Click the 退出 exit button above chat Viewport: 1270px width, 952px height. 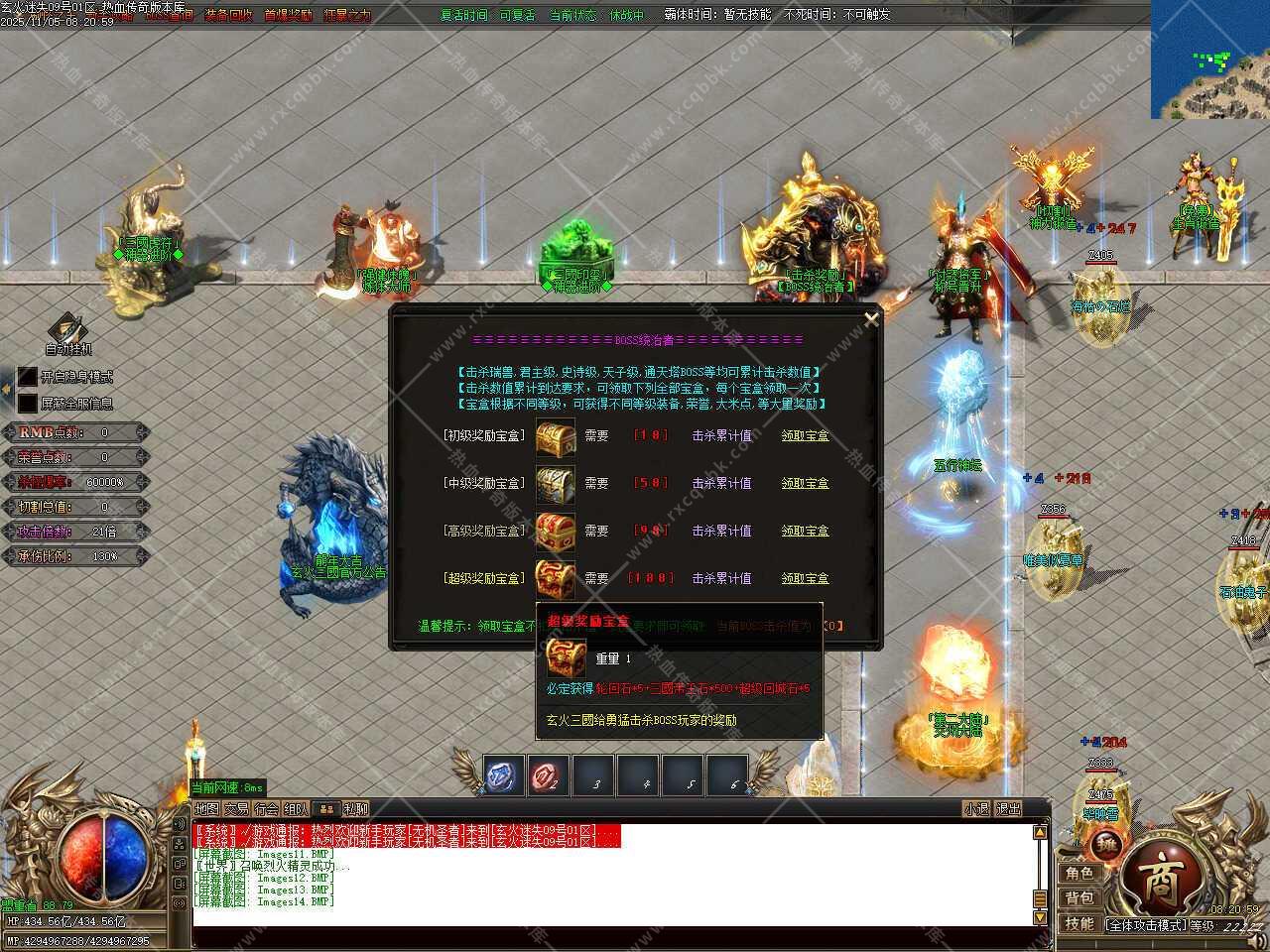(x=1008, y=809)
